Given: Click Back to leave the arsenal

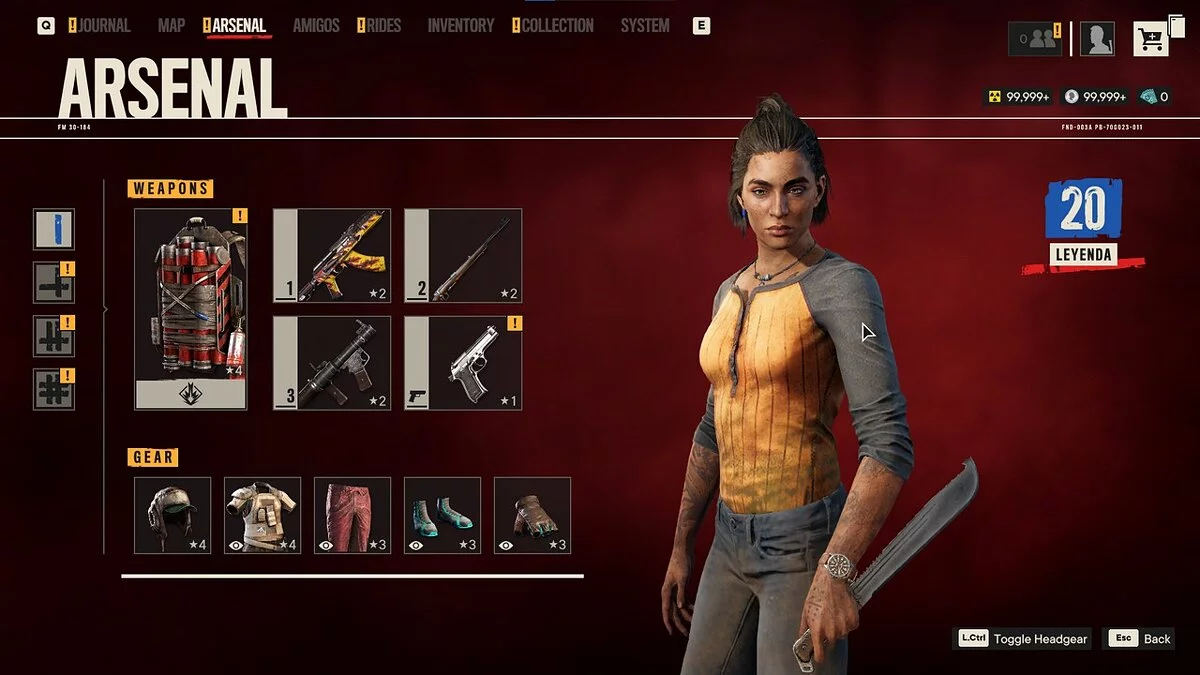Looking at the screenshot, I should pyautogui.click(x=1138, y=639).
